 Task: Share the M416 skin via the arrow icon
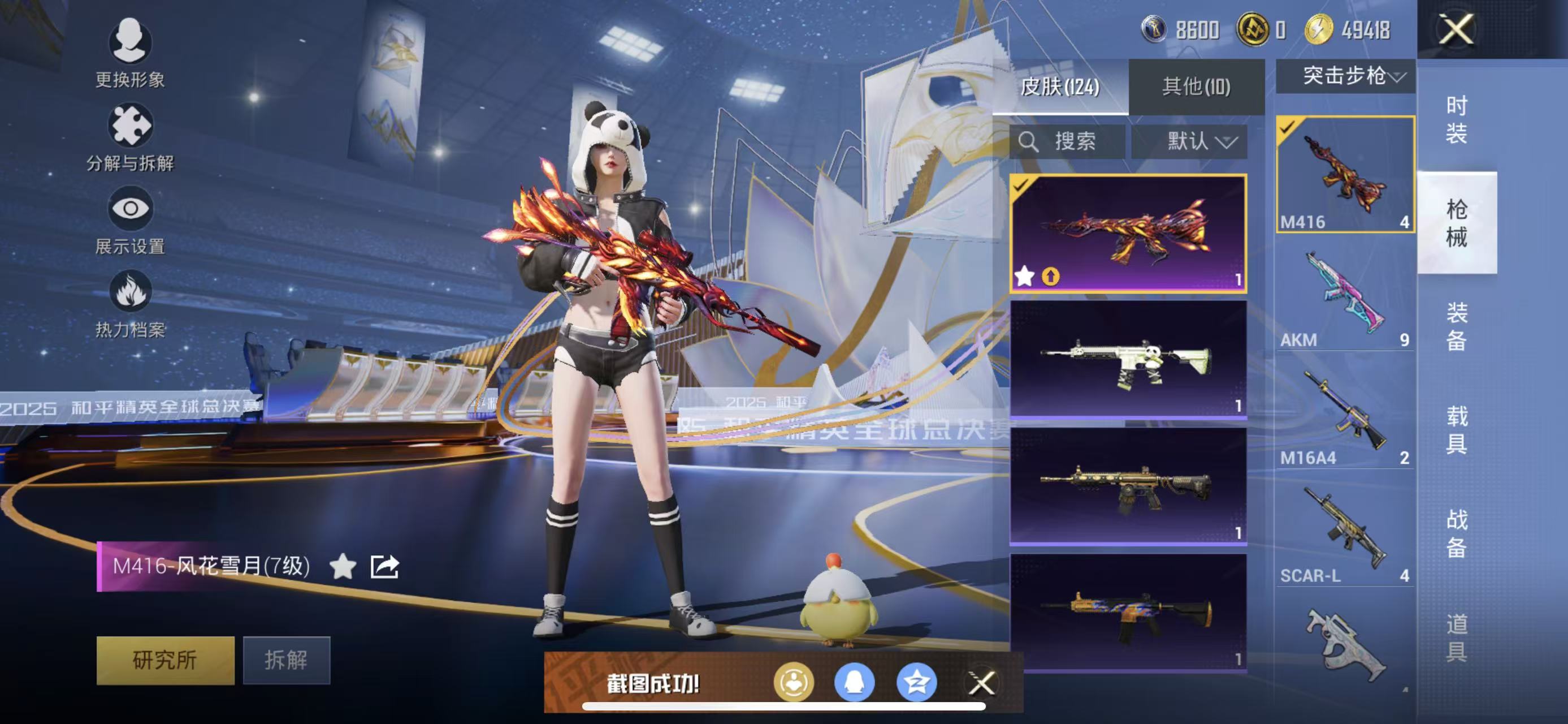tap(385, 566)
